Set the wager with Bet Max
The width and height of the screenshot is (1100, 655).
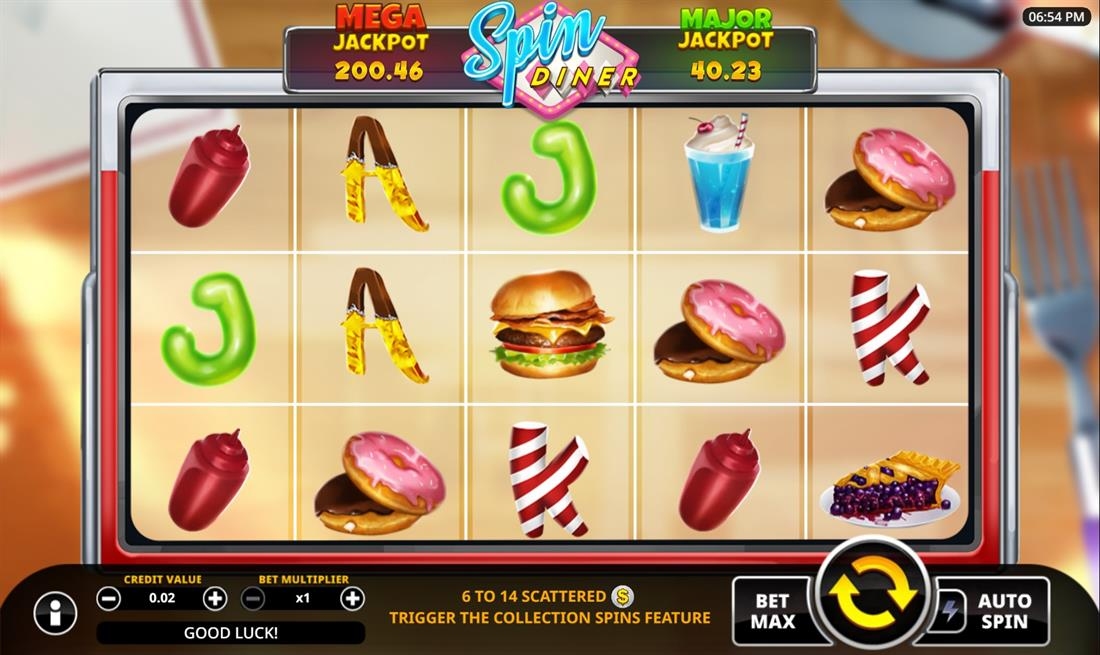coord(774,610)
